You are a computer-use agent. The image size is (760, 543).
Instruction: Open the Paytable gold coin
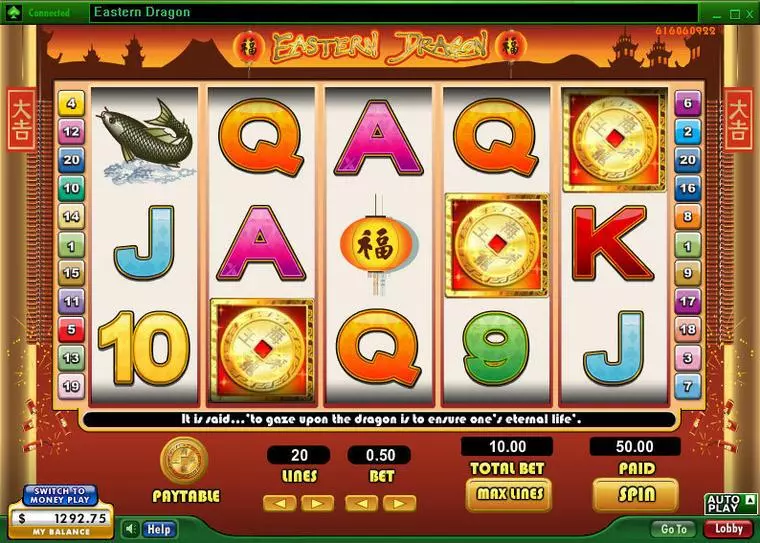point(184,461)
